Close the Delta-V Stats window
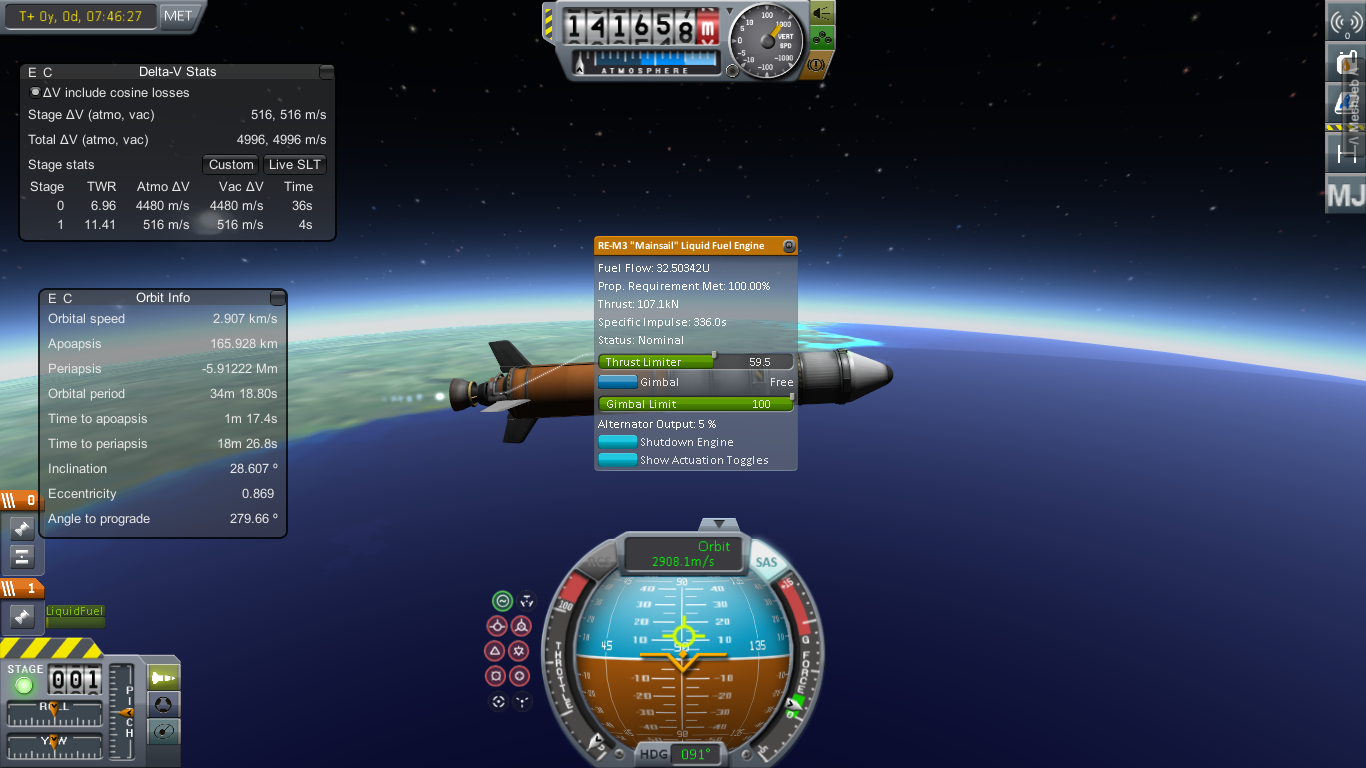Screen dimensions: 1366x768 click(x=326, y=72)
